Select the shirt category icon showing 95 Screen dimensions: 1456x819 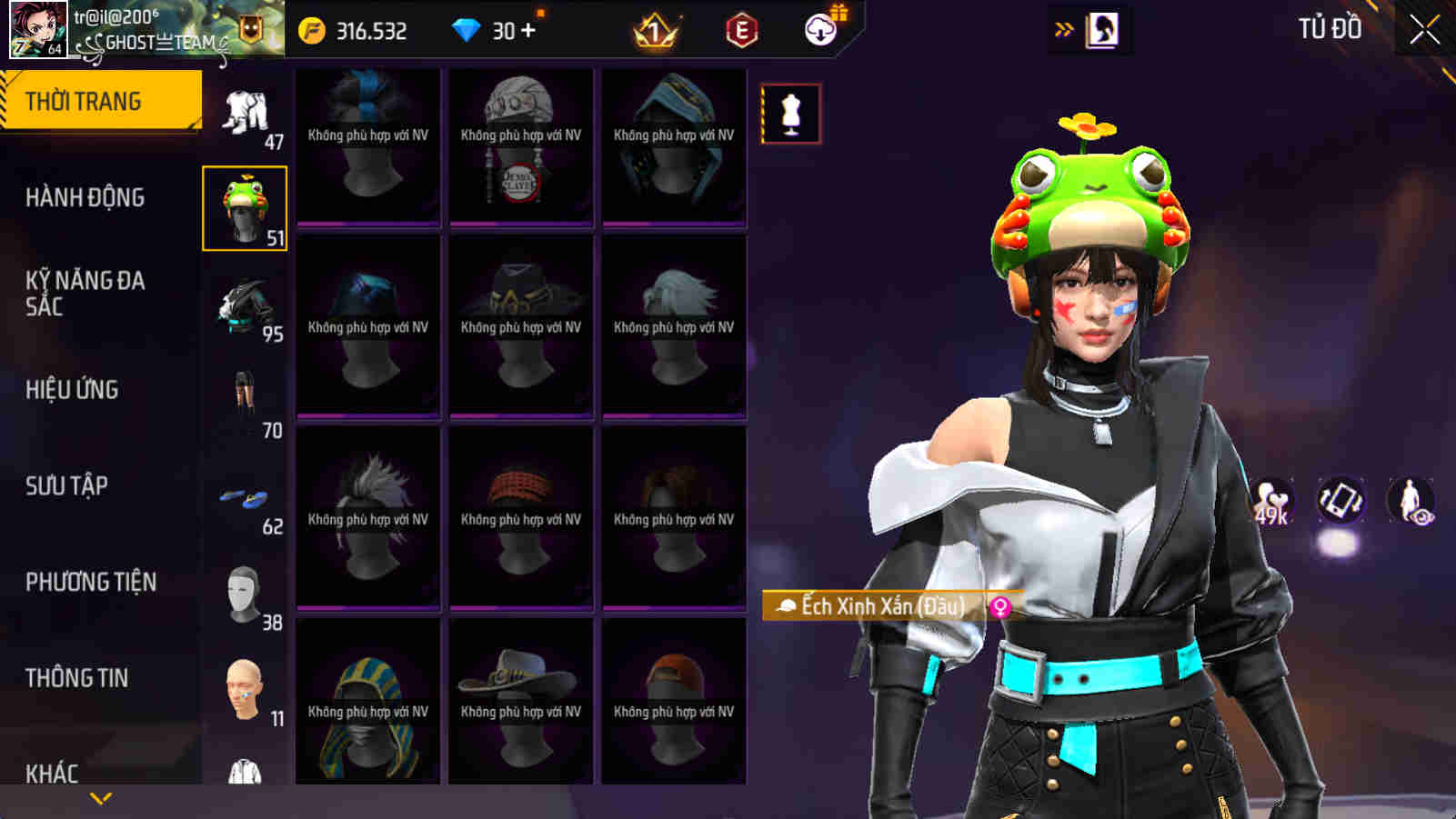pyautogui.click(x=245, y=305)
